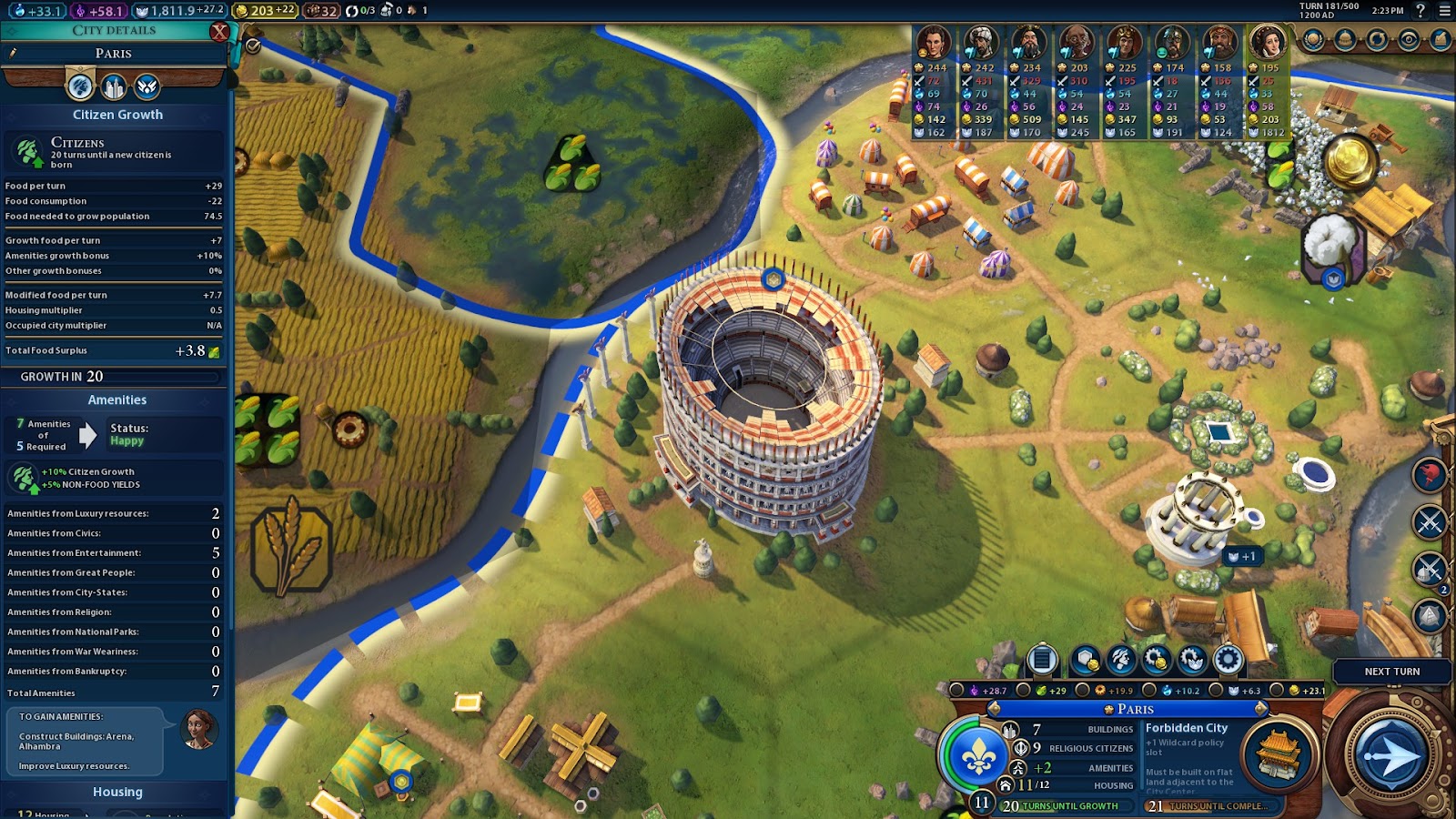Toggle the city details list button

click(x=1043, y=660)
